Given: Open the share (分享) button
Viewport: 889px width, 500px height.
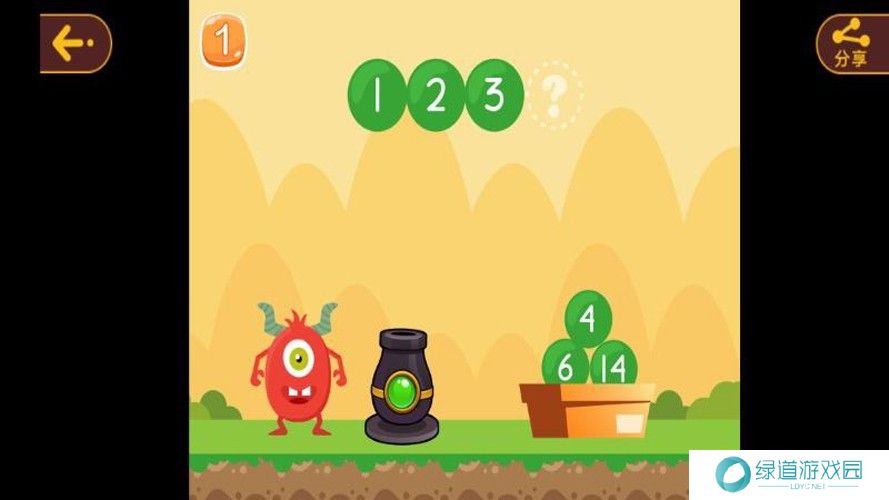Looking at the screenshot, I should [851, 43].
